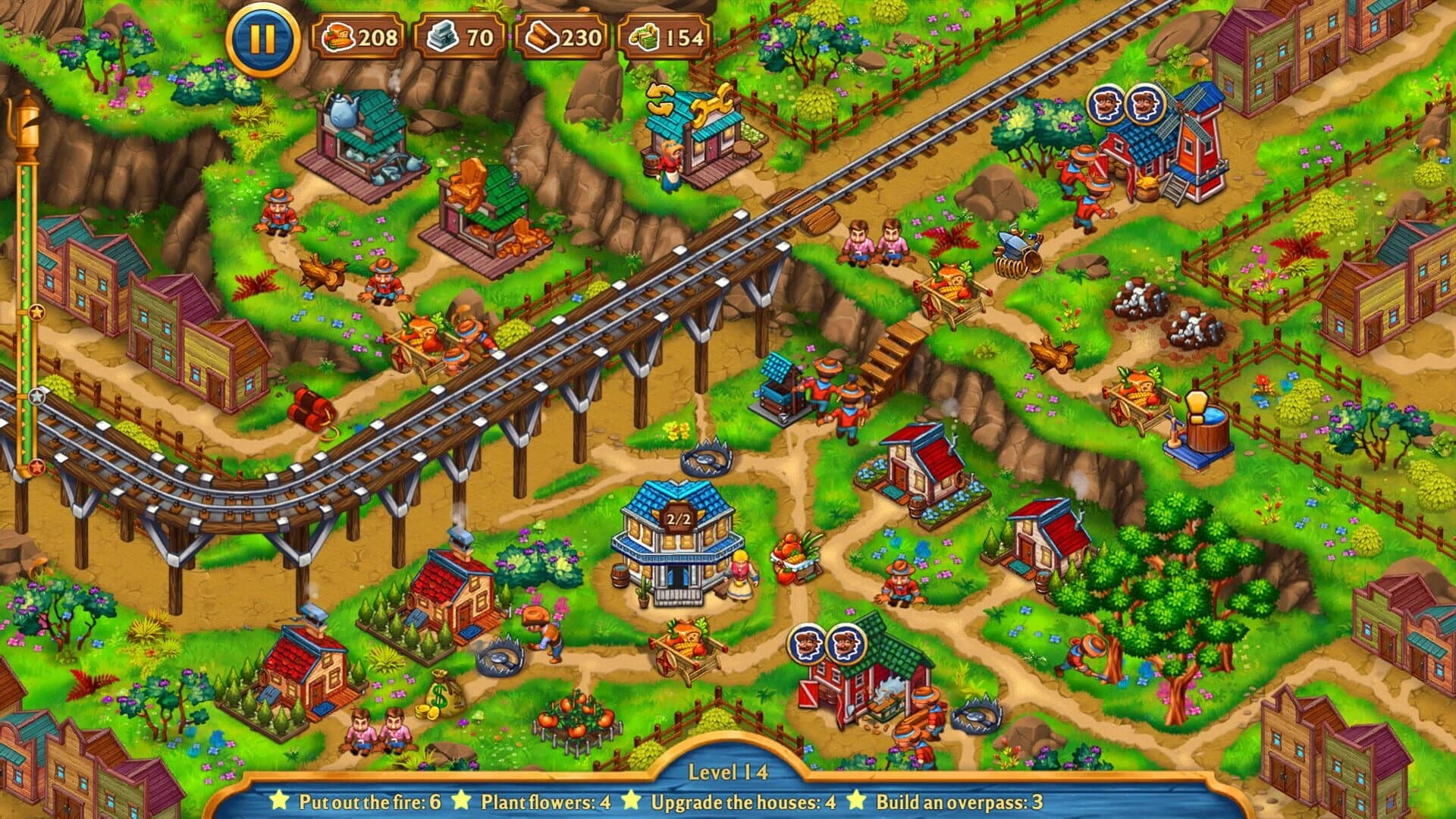Click the teapot icon on the blue kitchen building

[345, 110]
